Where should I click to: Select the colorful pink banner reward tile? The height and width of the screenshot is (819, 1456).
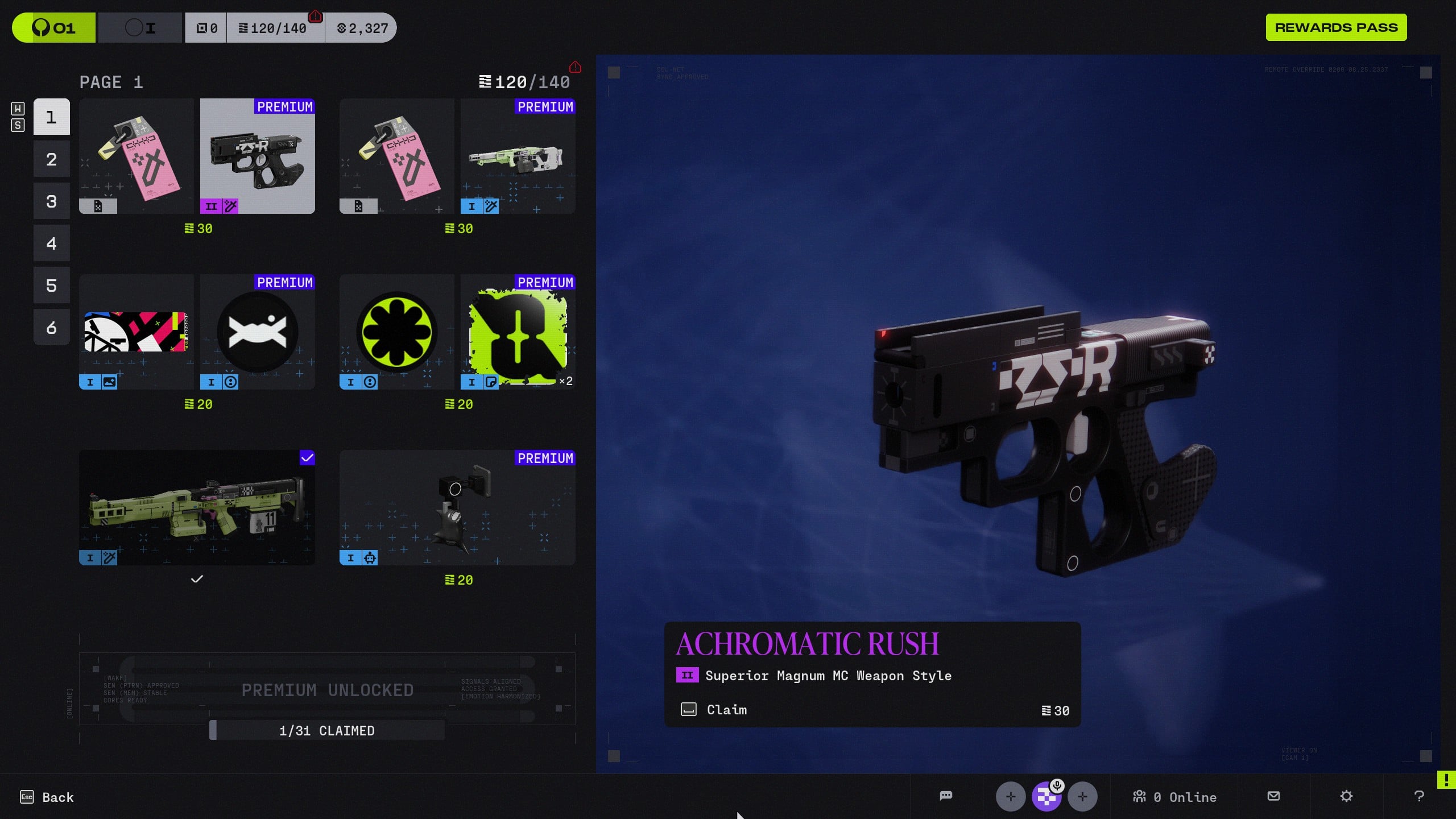(x=136, y=332)
